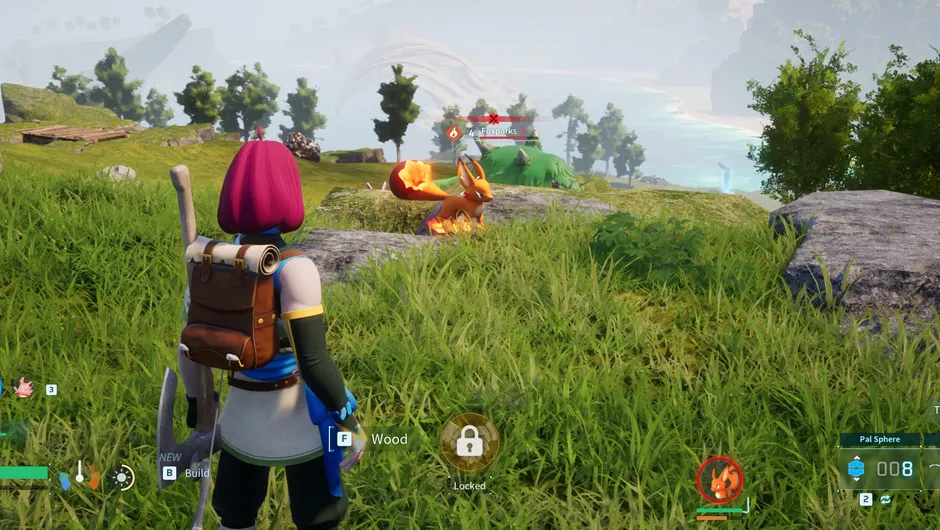Click the pink pal icon in the party list
940x530 pixels.
coord(24,388)
